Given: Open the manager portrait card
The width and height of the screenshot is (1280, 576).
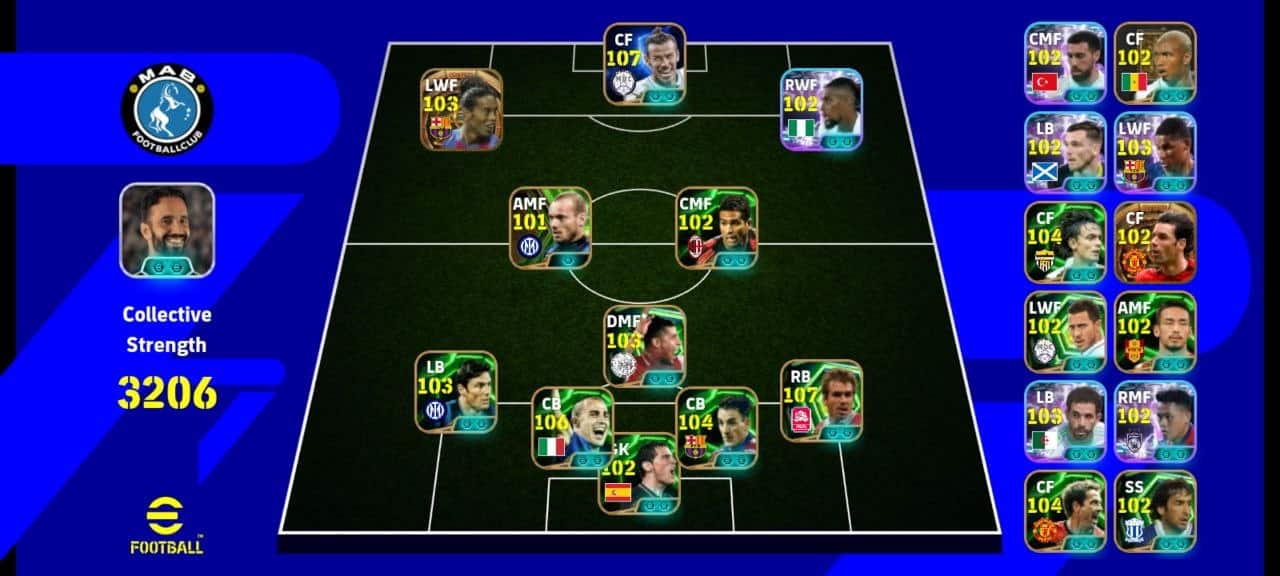Looking at the screenshot, I should point(167,230).
